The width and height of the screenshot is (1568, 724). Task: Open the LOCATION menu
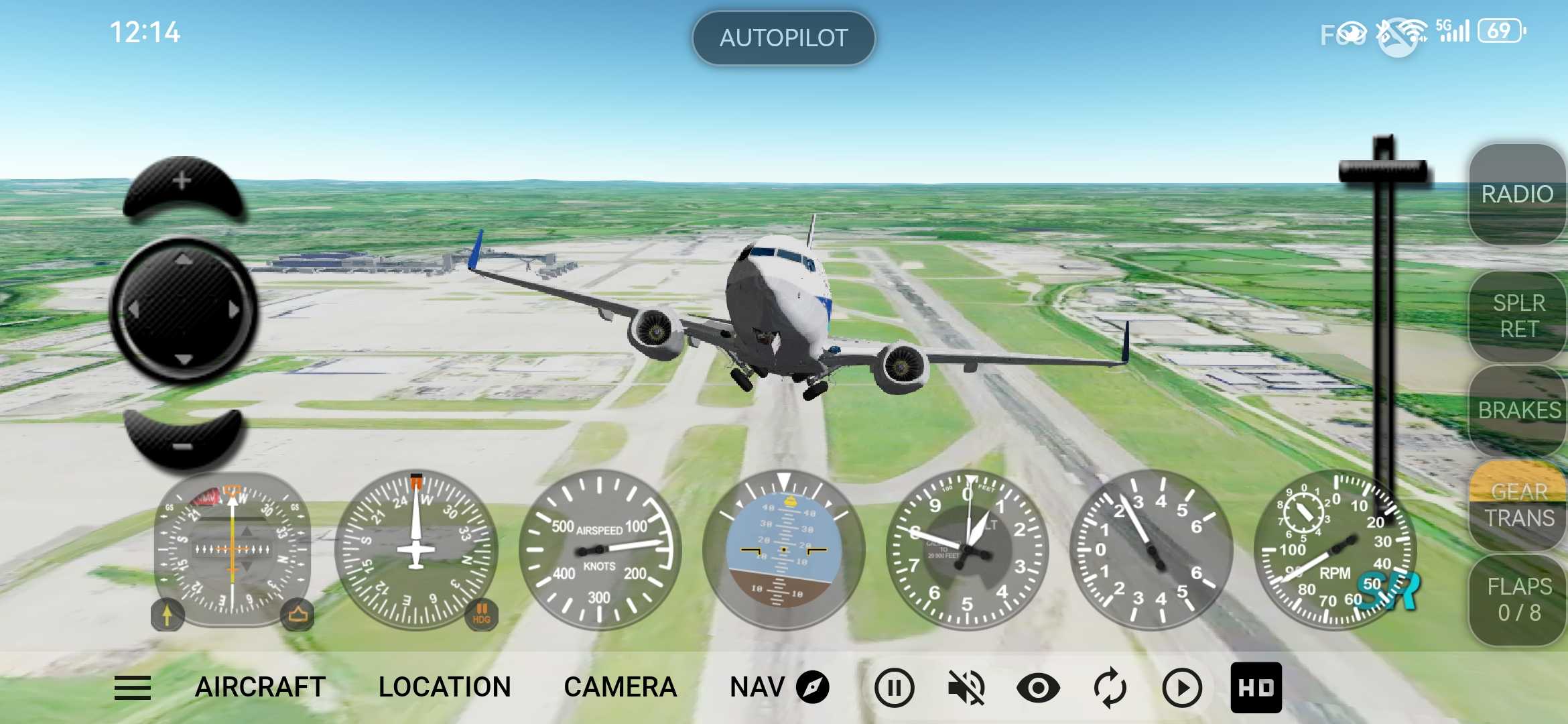pyautogui.click(x=444, y=688)
